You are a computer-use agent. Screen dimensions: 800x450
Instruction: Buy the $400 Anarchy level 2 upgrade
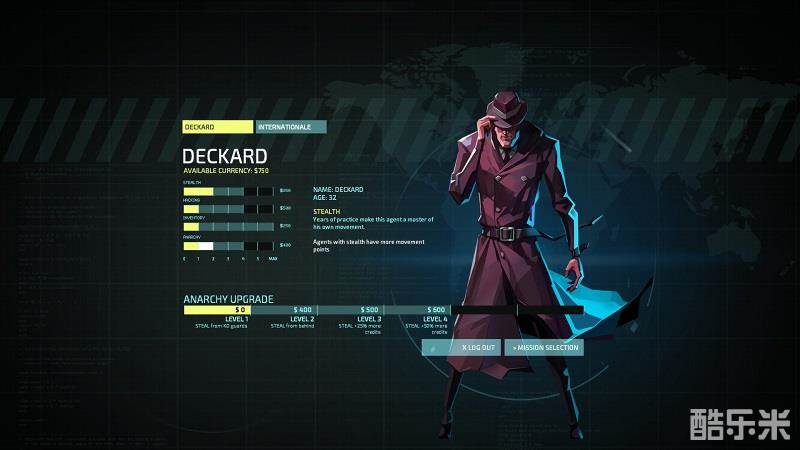(302, 310)
